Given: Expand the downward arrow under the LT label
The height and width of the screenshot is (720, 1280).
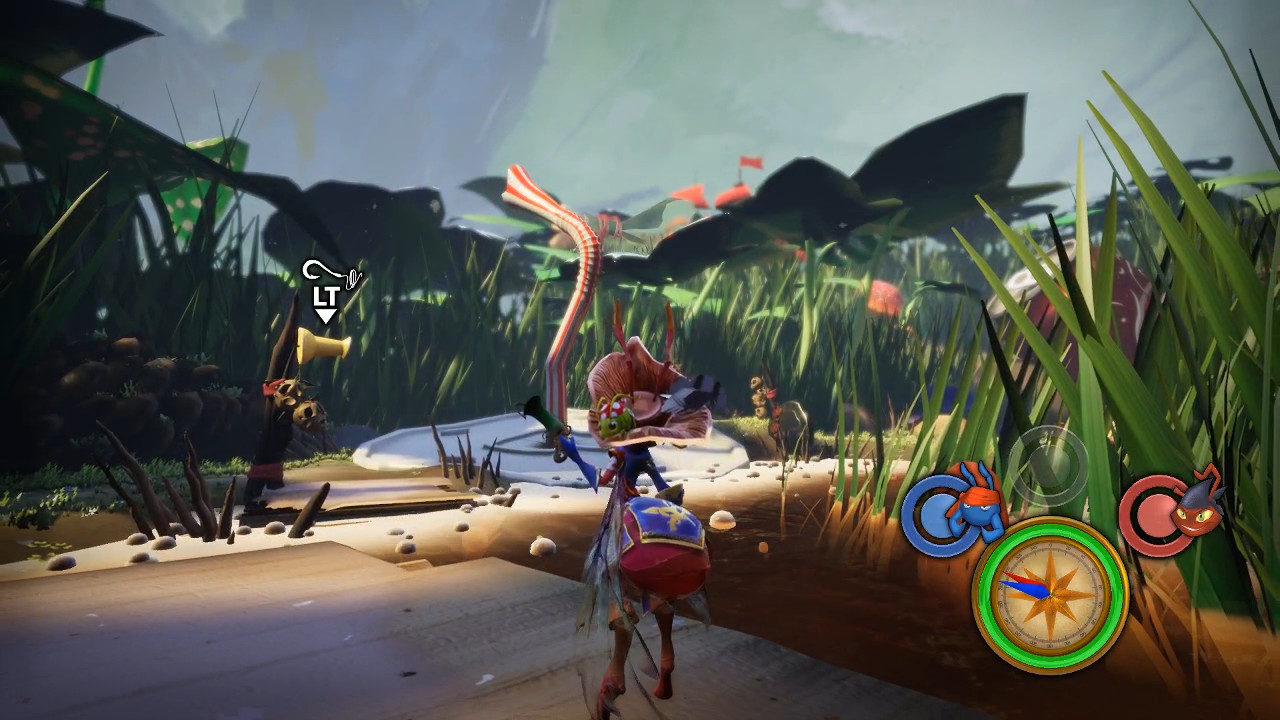Looking at the screenshot, I should pos(326,314).
